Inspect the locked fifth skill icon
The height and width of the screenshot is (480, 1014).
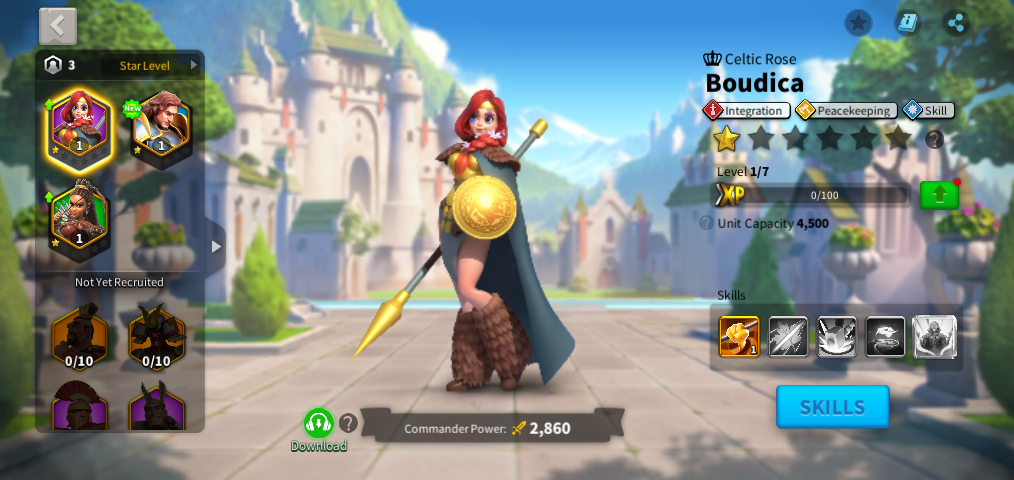click(x=934, y=337)
